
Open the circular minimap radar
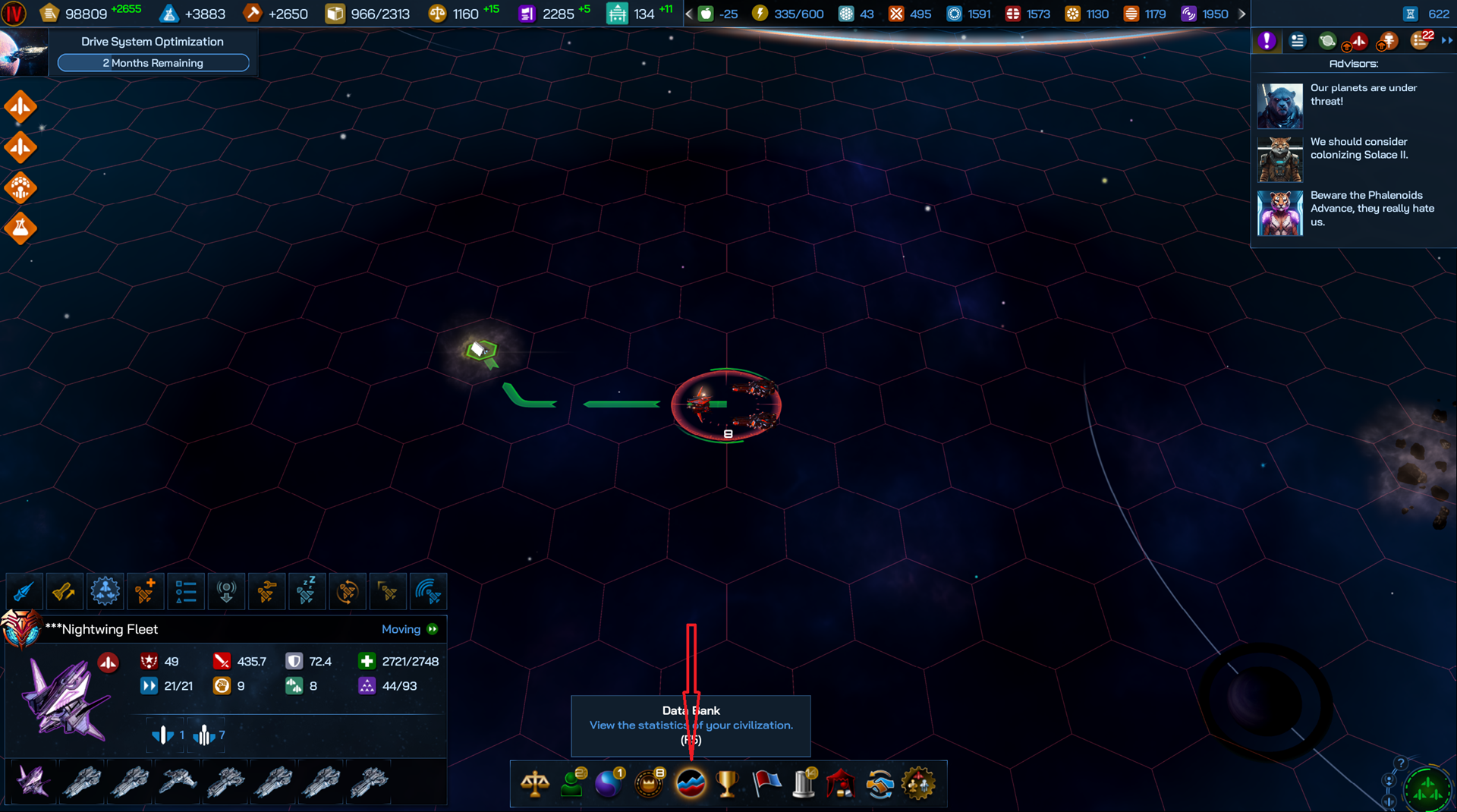click(x=1427, y=790)
